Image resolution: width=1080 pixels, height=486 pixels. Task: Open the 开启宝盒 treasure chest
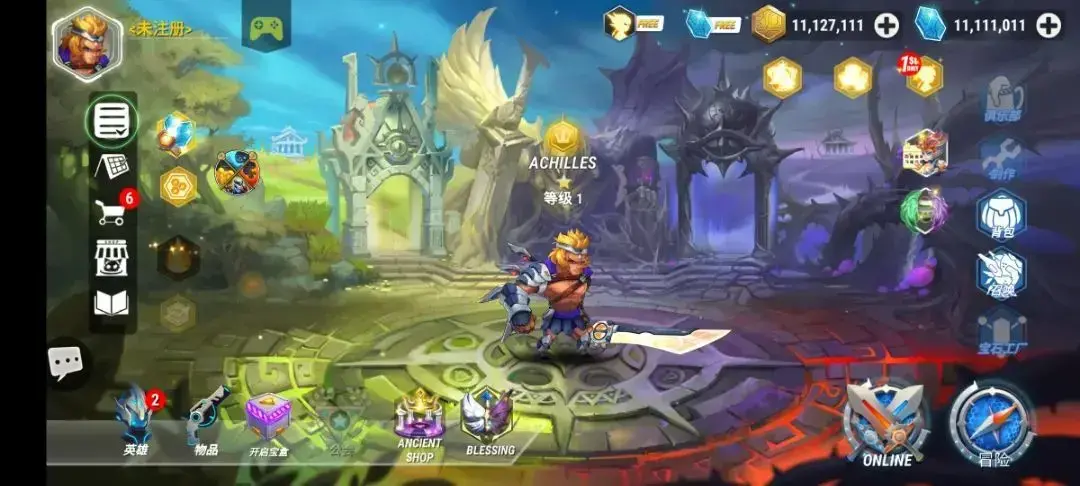[x=268, y=420]
